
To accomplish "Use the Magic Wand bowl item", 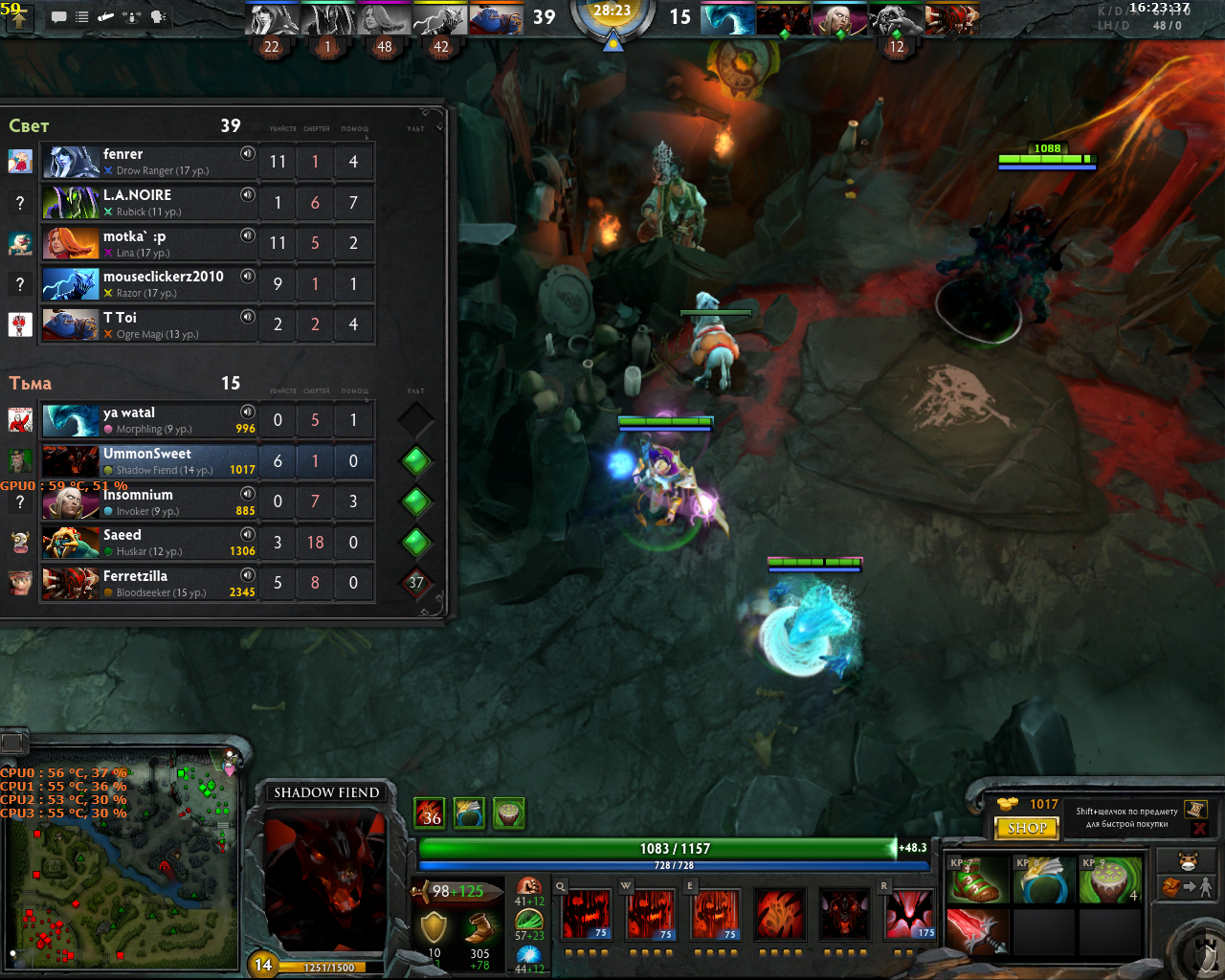I will pyautogui.click(x=1108, y=880).
